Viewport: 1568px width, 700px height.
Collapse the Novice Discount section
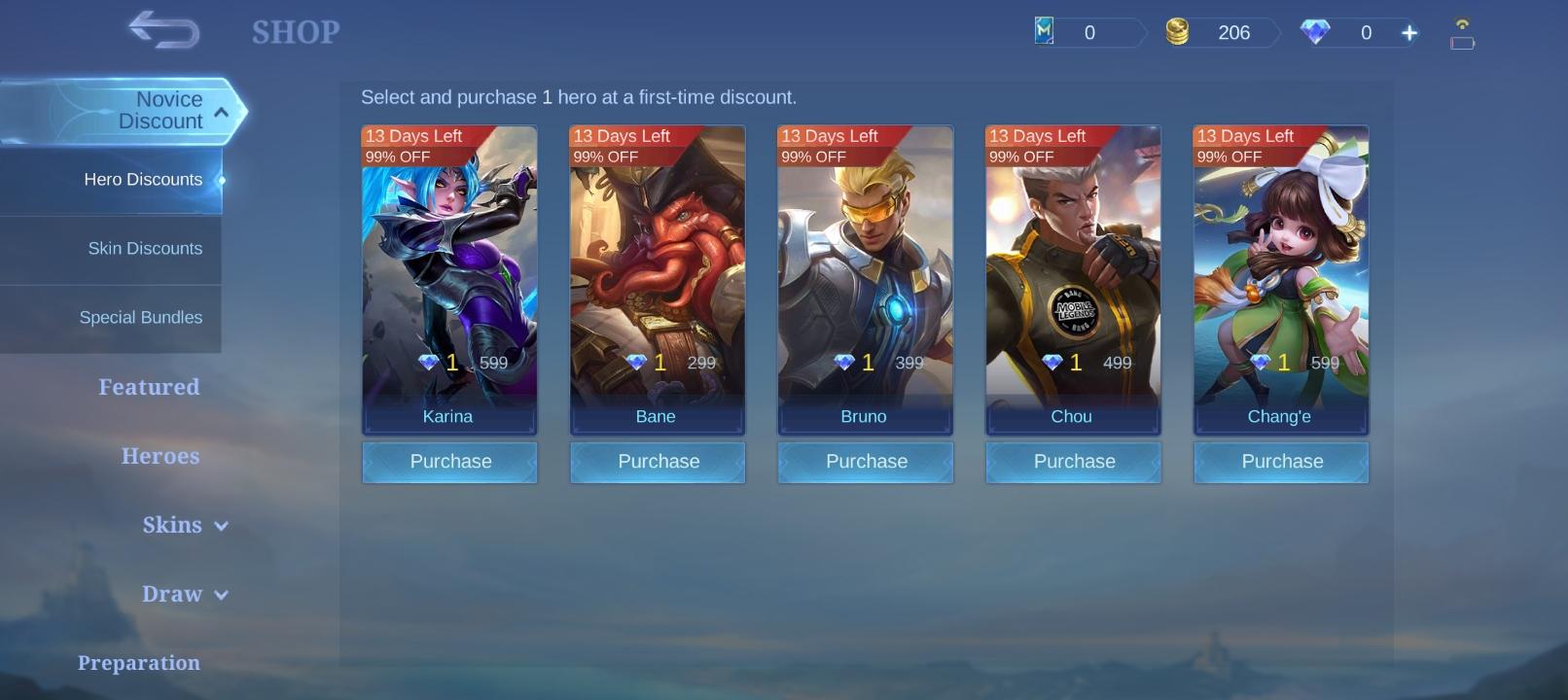coord(222,111)
